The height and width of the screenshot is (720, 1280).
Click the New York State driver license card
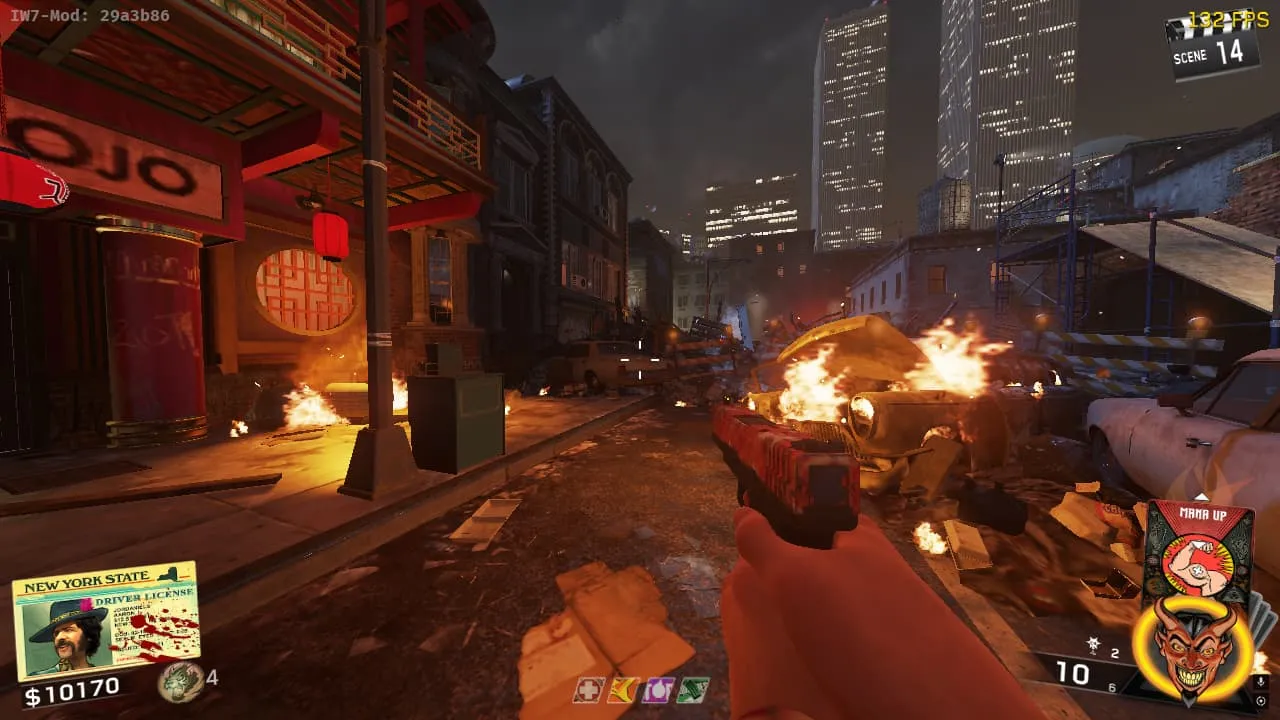click(105, 620)
